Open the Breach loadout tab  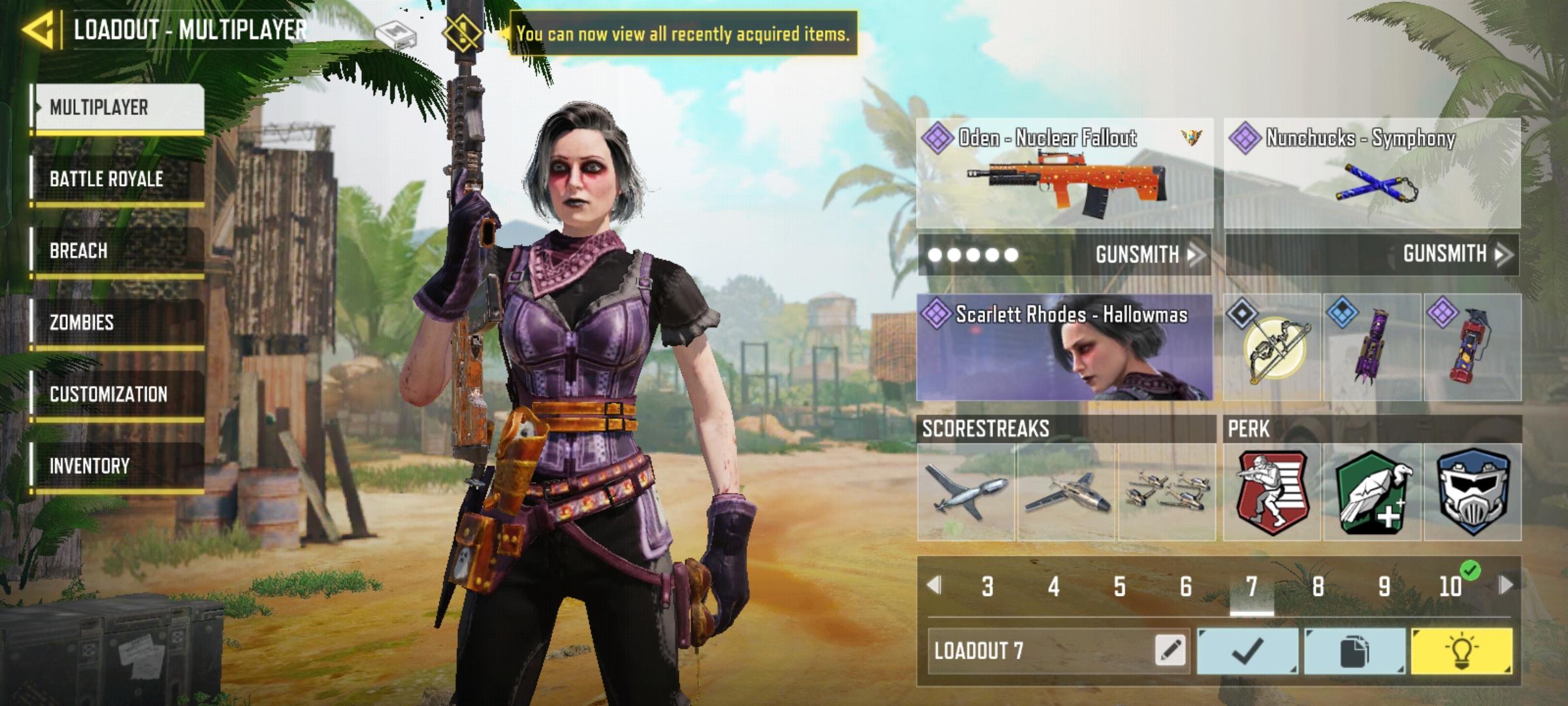coord(118,251)
